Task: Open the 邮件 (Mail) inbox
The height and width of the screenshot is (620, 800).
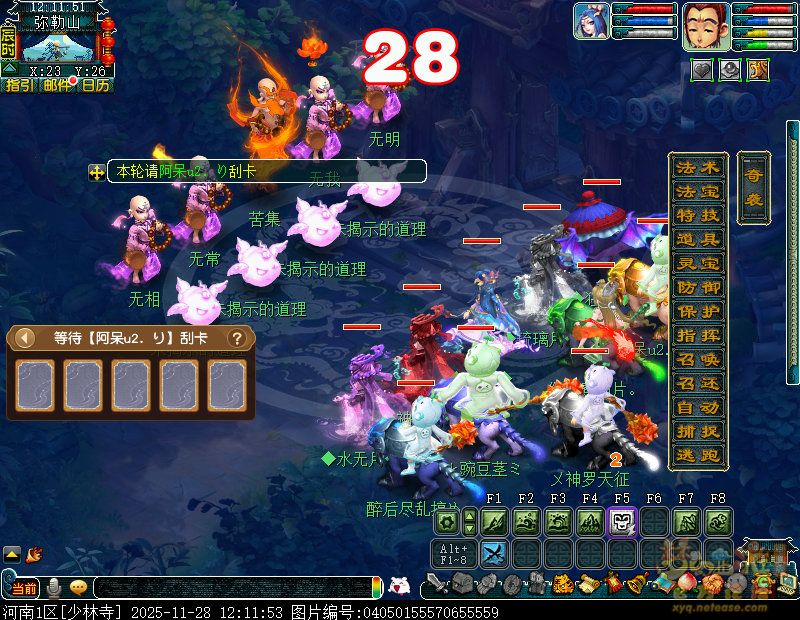Action: tap(57, 85)
